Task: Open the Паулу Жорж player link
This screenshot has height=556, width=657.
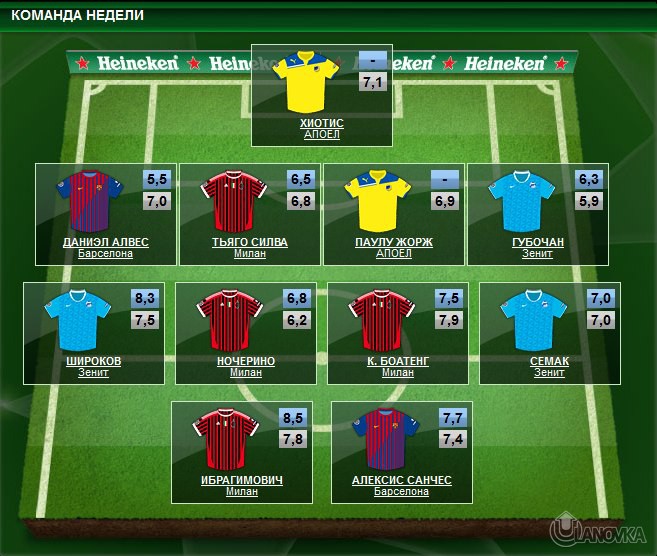Action: 393,242
